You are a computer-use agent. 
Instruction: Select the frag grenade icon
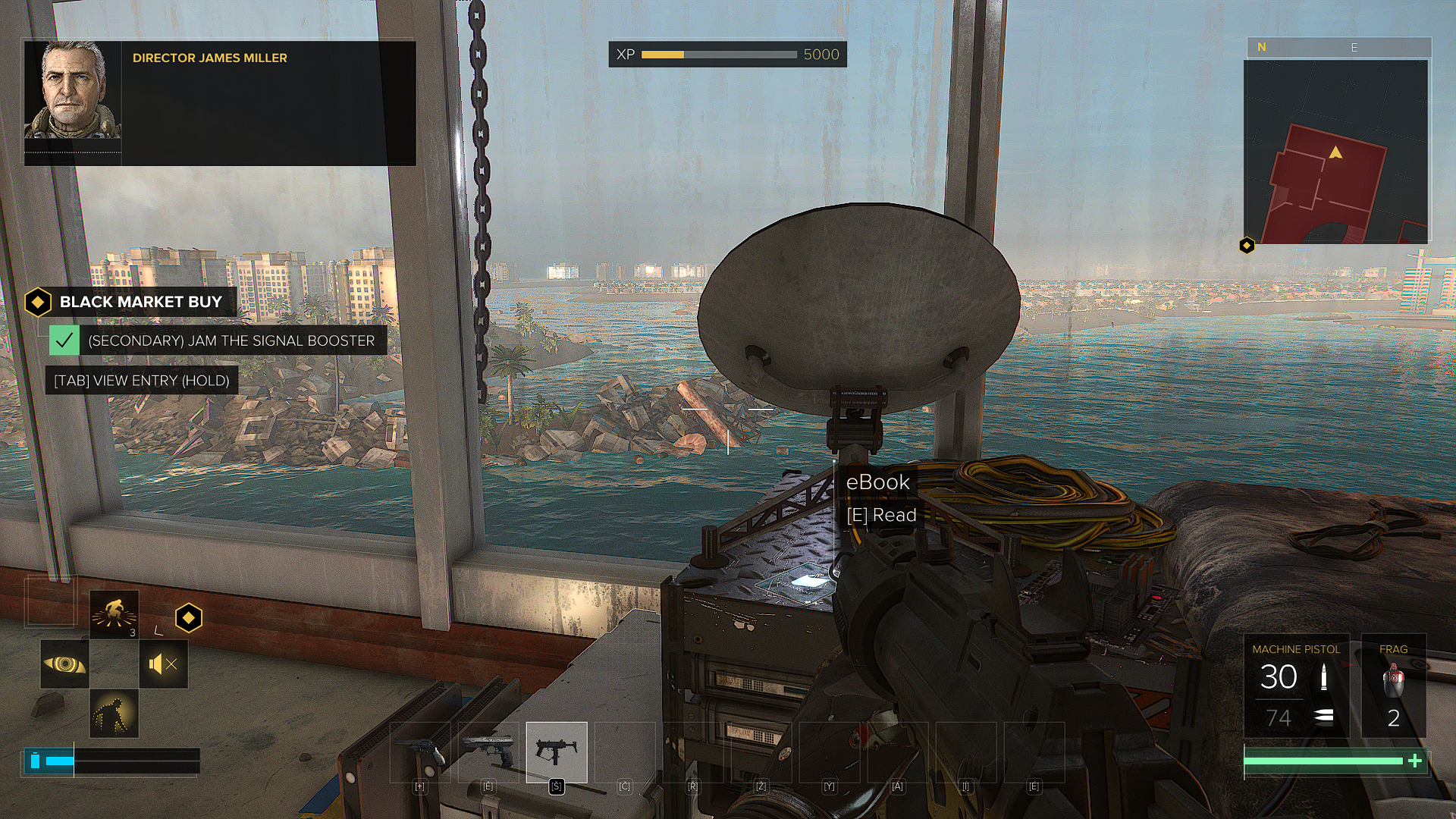click(x=1393, y=680)
